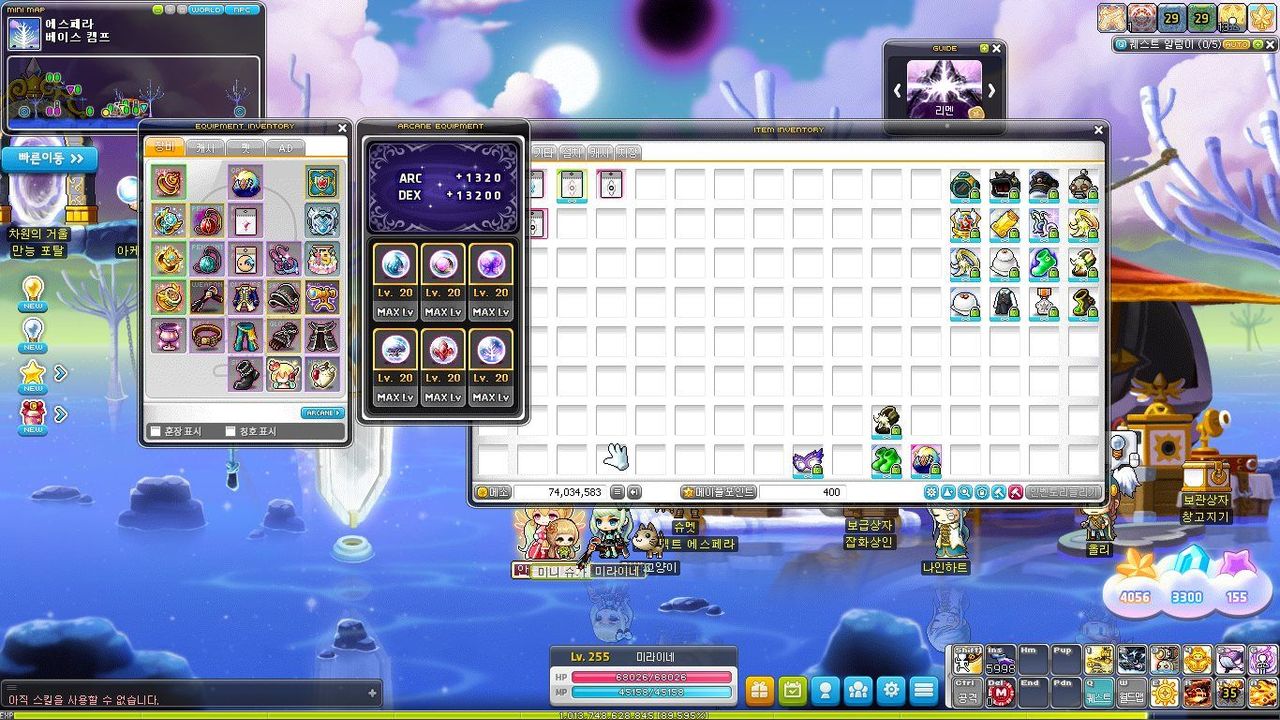
Task: Switch to the AD equipment tab
Action: pyautogui.click(x=285, y=148)
